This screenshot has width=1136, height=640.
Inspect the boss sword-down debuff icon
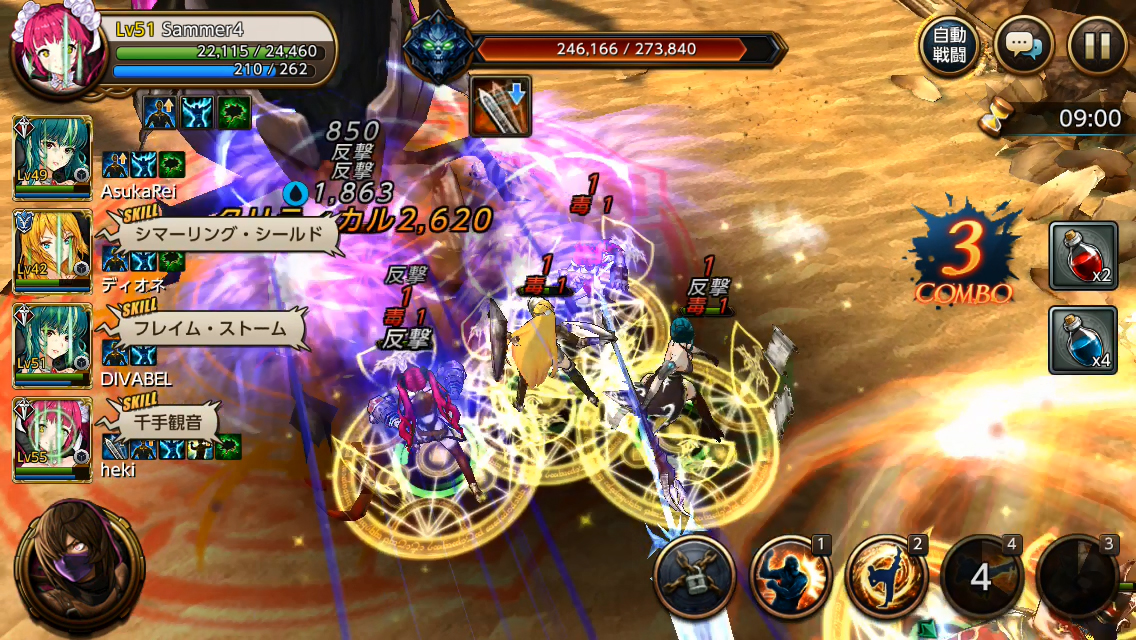[500, 105]
